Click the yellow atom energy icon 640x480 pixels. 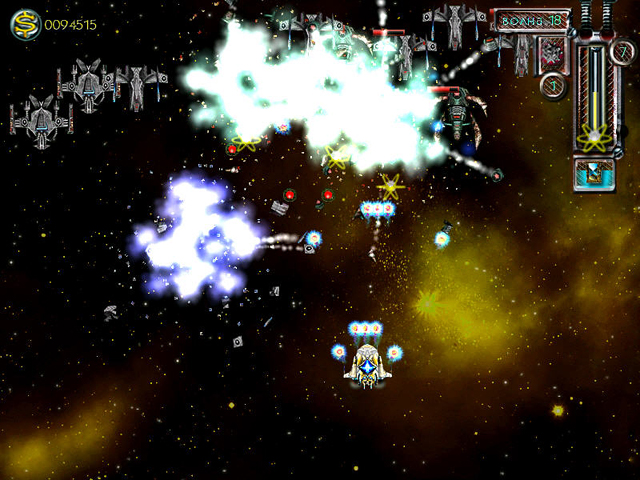tap(594, 139)
